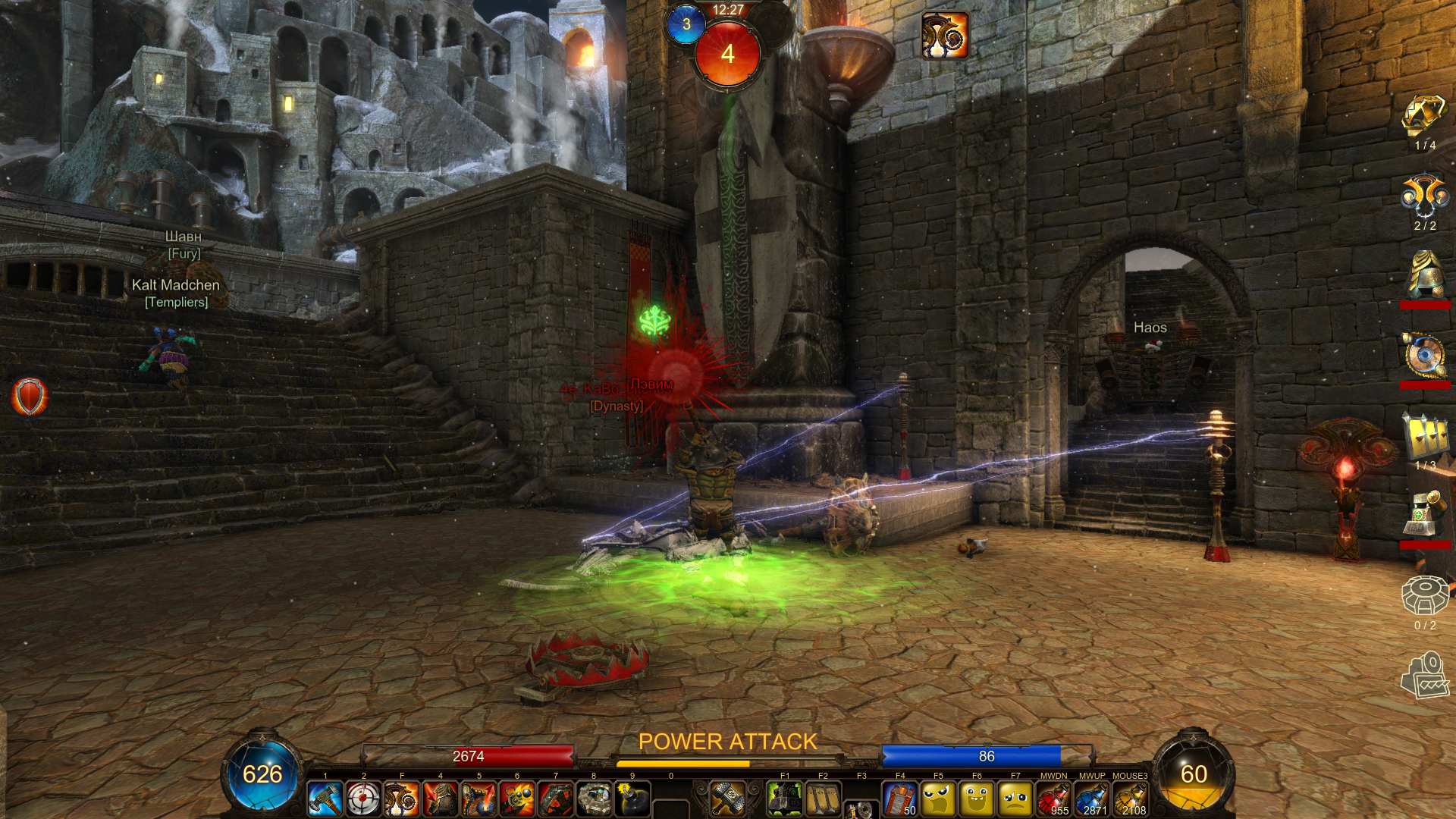Place the spiked bear trap from slot 7

point(556,799)
